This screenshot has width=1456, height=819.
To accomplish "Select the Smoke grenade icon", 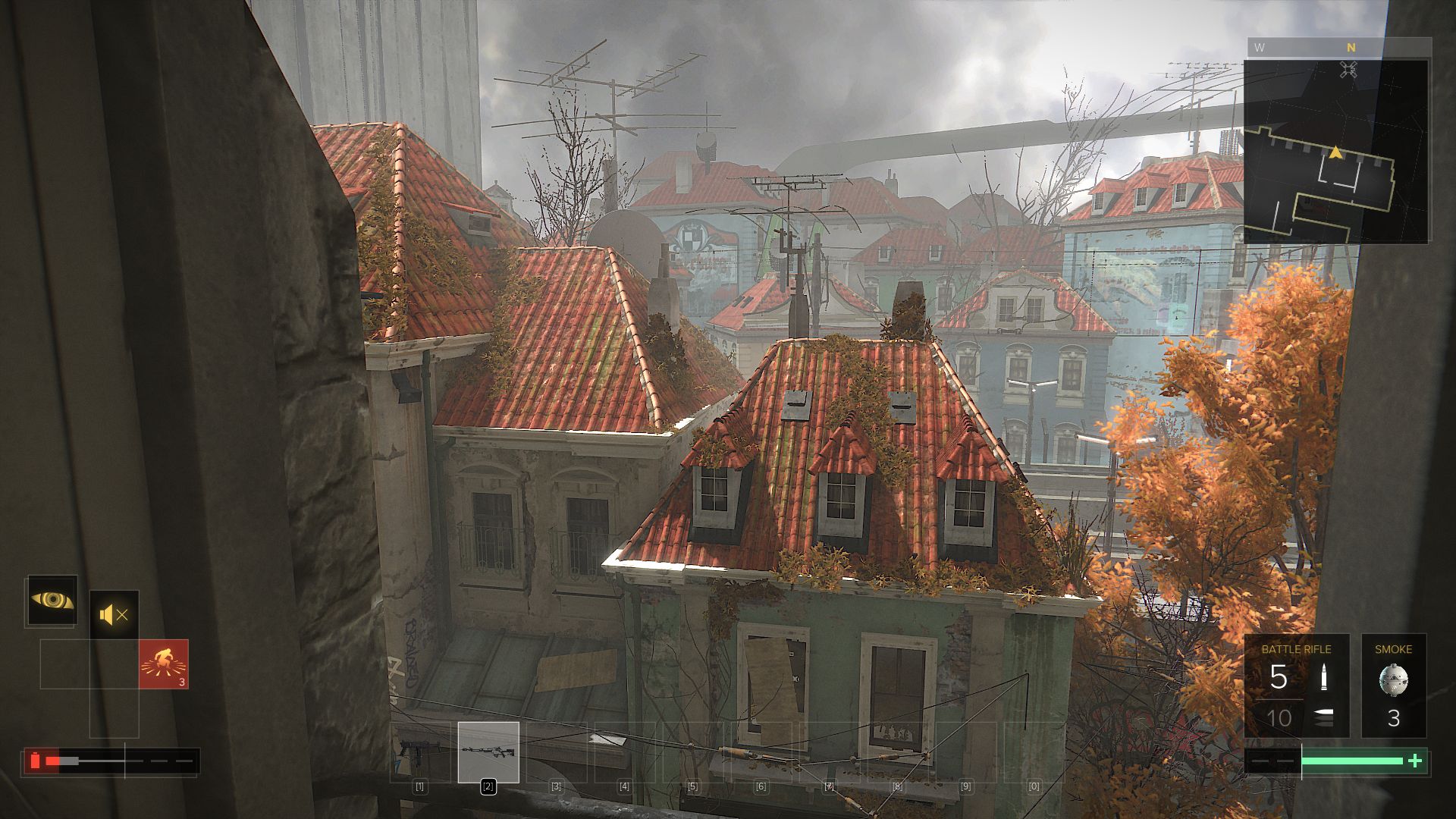I will click(x=1393, y=679).
